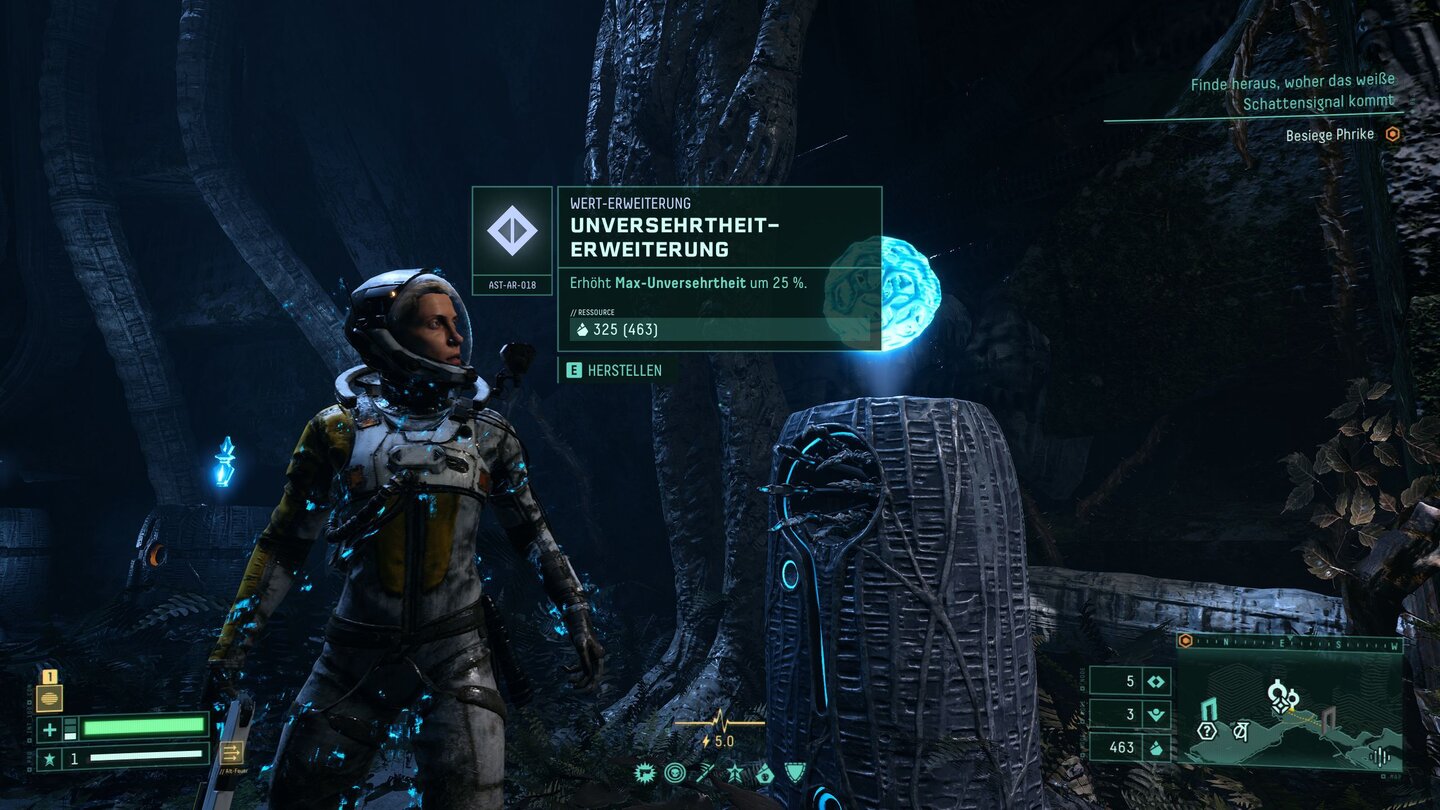Image resolution: width=1440 pixels, height=810 pixels.
Task: Select the pentagon pouch artifact icon
Action: pyautogui.click(x=765, y=772)
